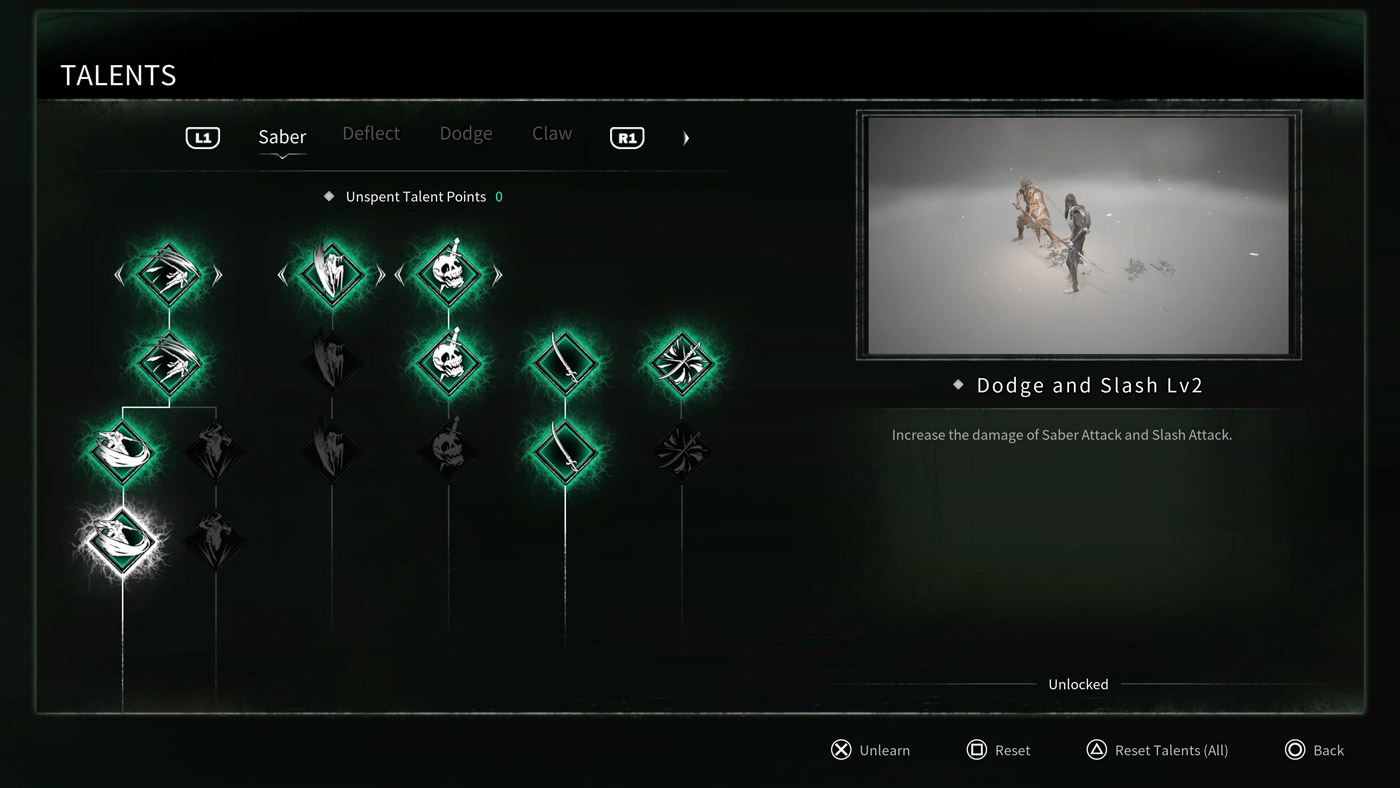This screenshot has width=1400, height=788.
Task: Show more tabs with the right arrow
Action: pyautogui.click(x=686, y=138)
